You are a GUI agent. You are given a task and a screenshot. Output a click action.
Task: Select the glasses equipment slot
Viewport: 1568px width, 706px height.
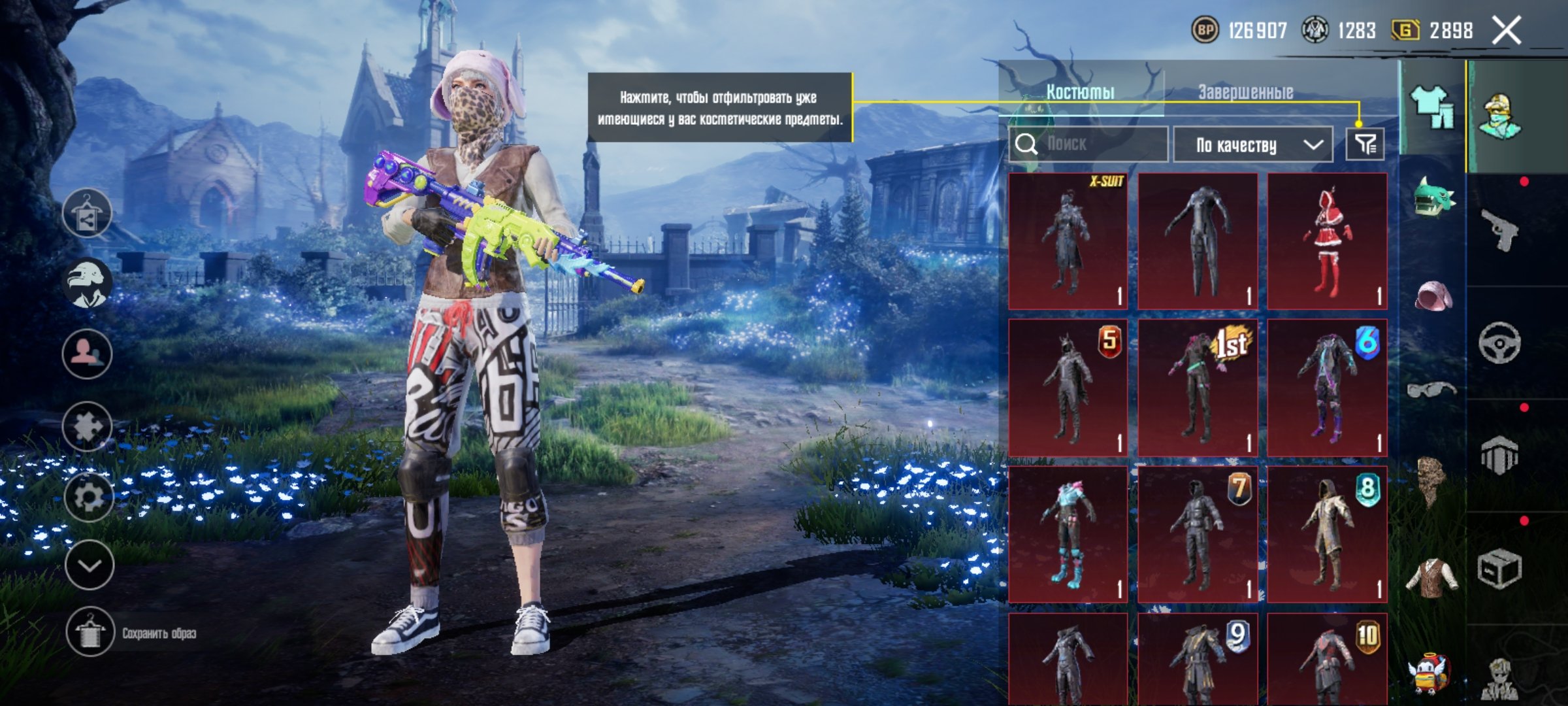point(1431,390)
